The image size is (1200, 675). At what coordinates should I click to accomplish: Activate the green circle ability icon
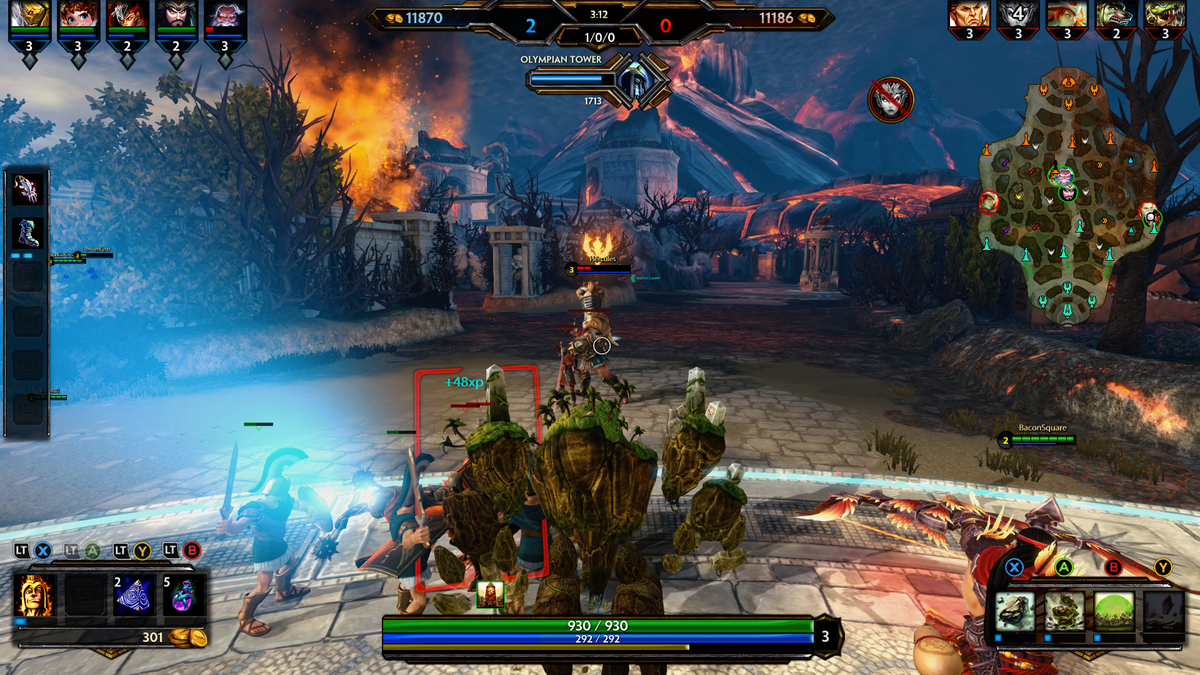(x=1113, y=609)
